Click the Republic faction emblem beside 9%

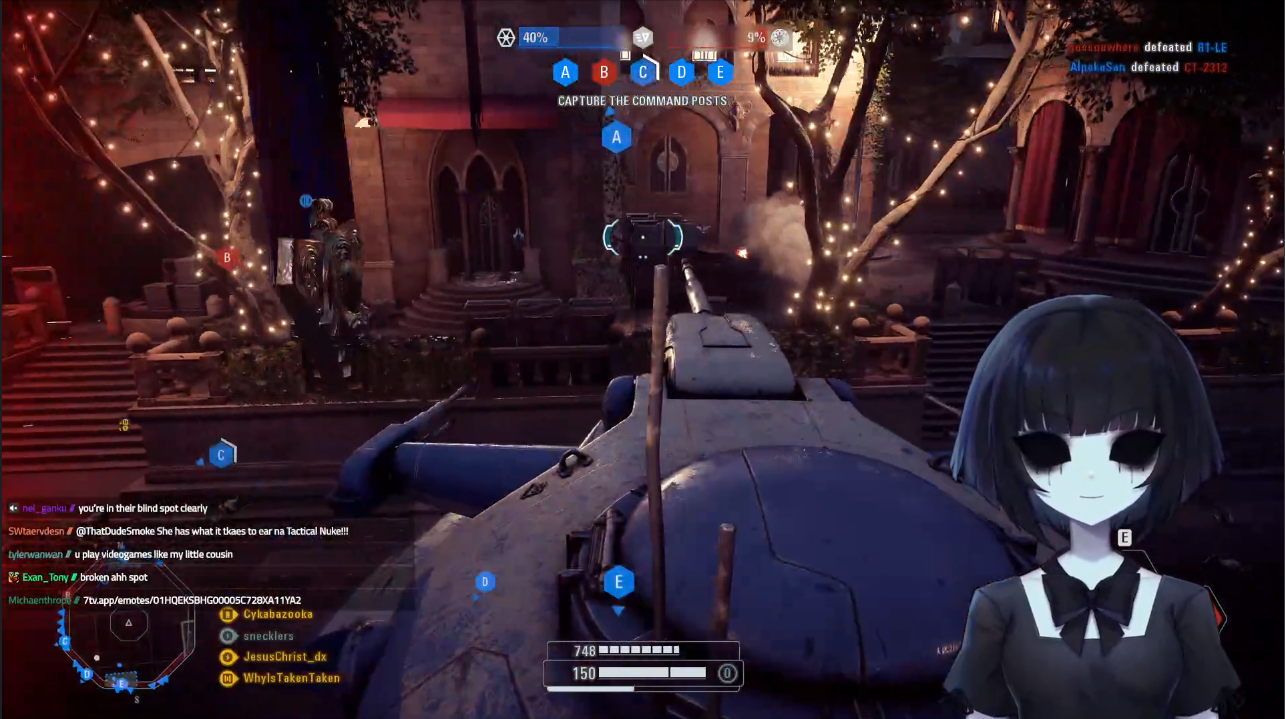tap(780, 38)
